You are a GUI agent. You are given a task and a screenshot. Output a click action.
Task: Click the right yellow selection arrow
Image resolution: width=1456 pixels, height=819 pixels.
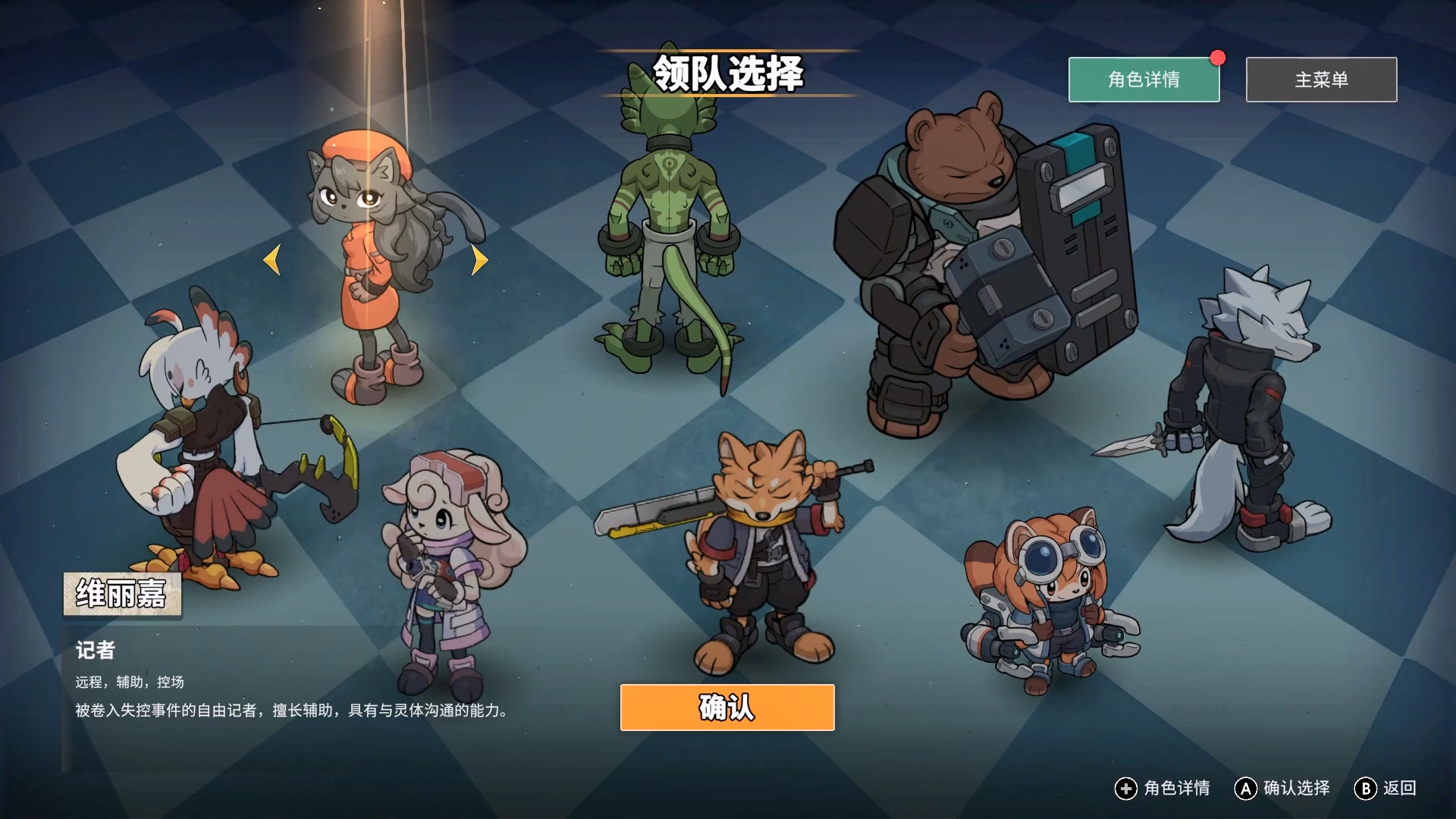click(x=479, y=260)
